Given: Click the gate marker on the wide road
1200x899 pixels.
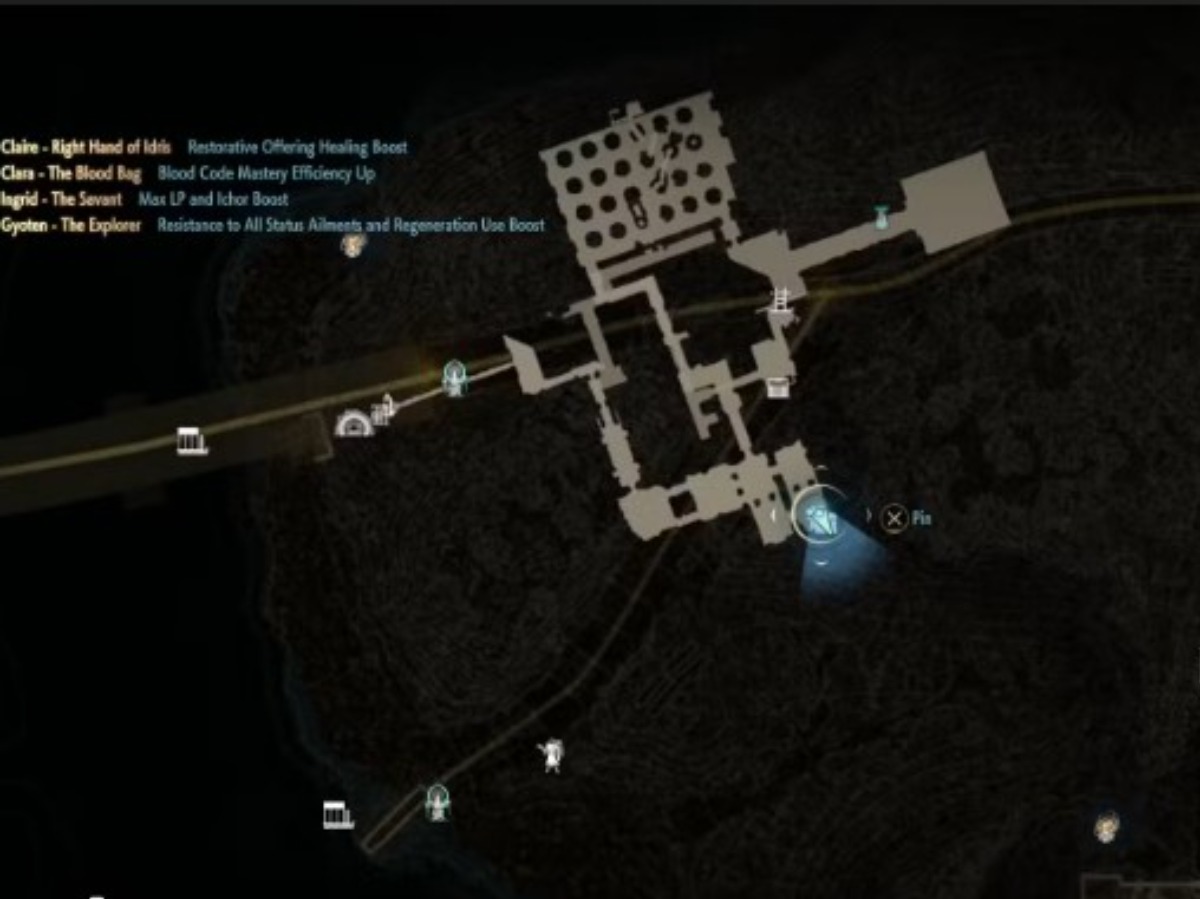Looking at the screenshot, I should [191, 441].
